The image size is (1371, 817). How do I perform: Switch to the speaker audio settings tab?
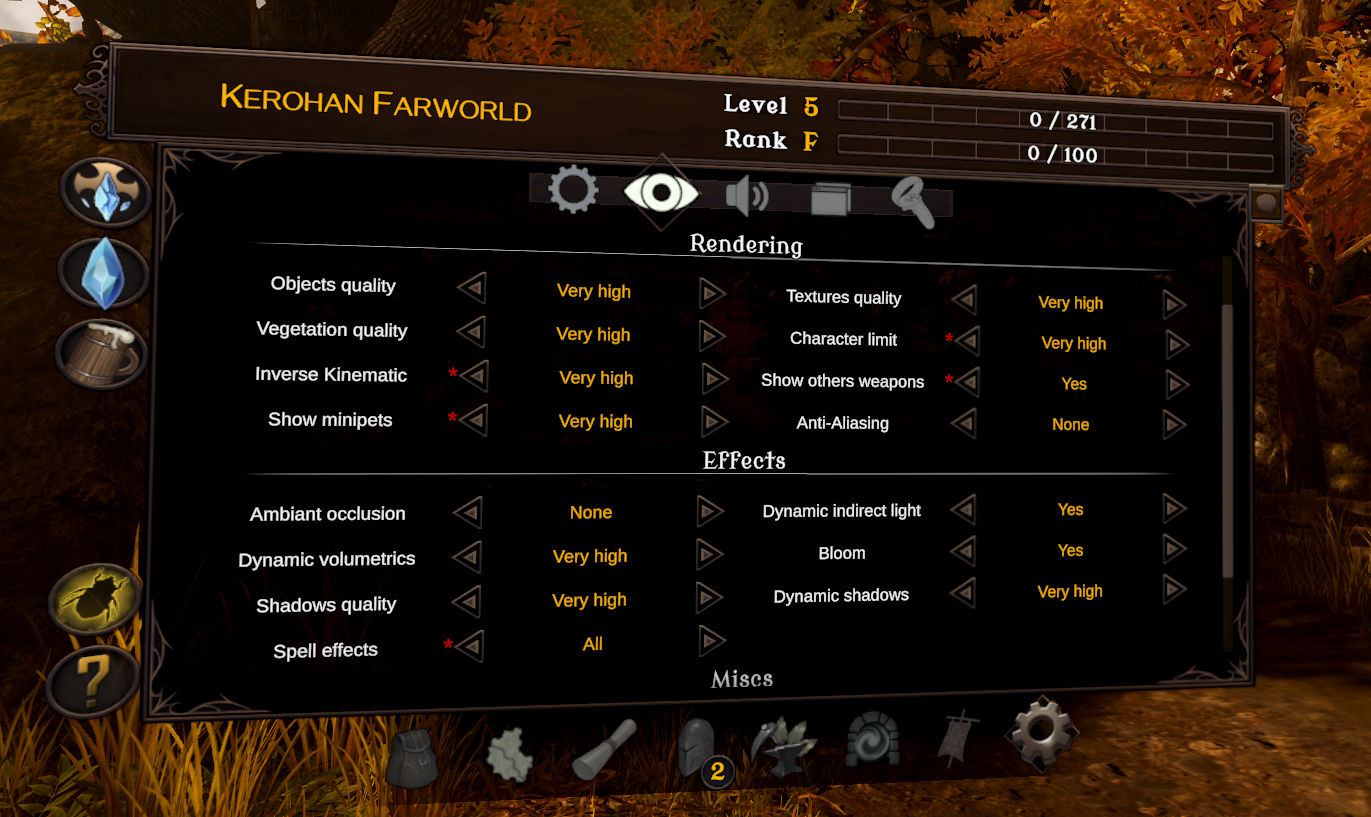745,196
